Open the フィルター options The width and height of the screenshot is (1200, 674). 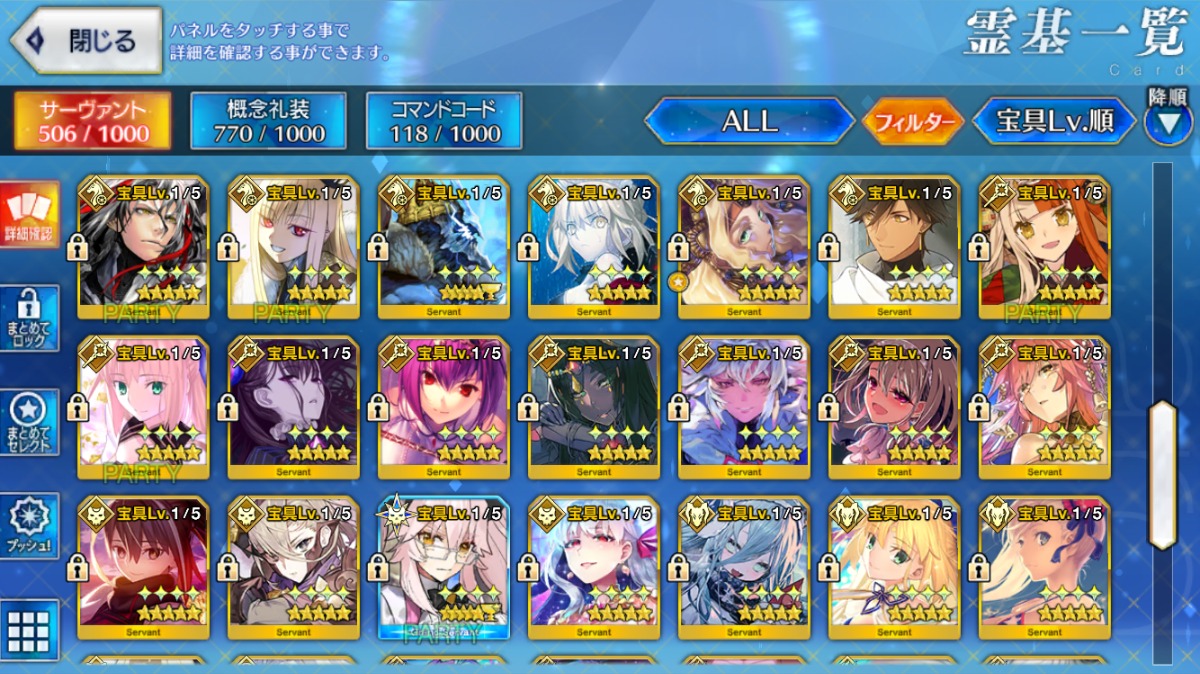(912, 122)
